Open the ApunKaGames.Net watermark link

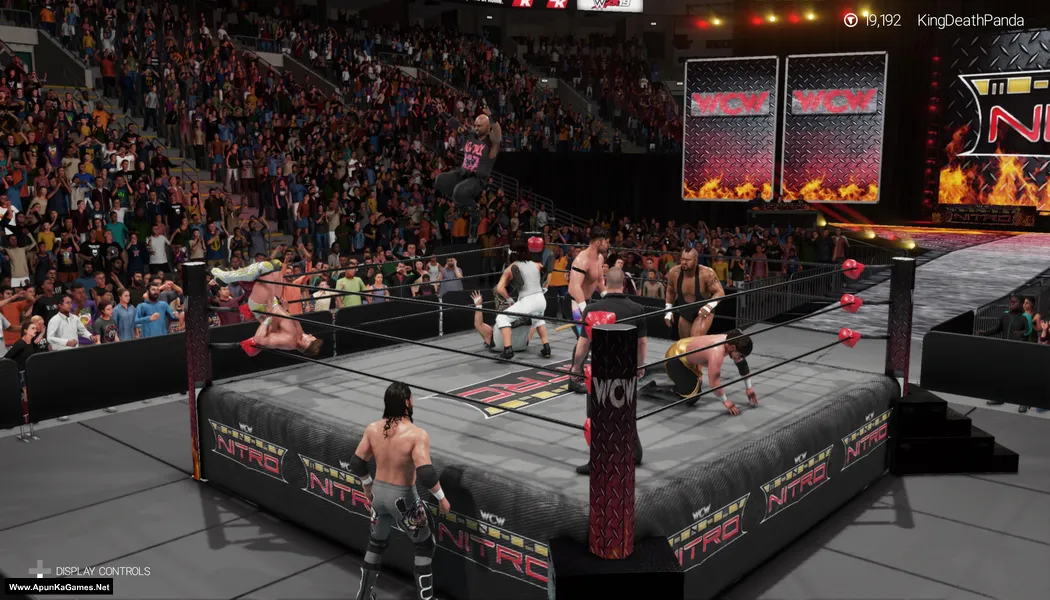pyautogui.click(x=57, y=587)
